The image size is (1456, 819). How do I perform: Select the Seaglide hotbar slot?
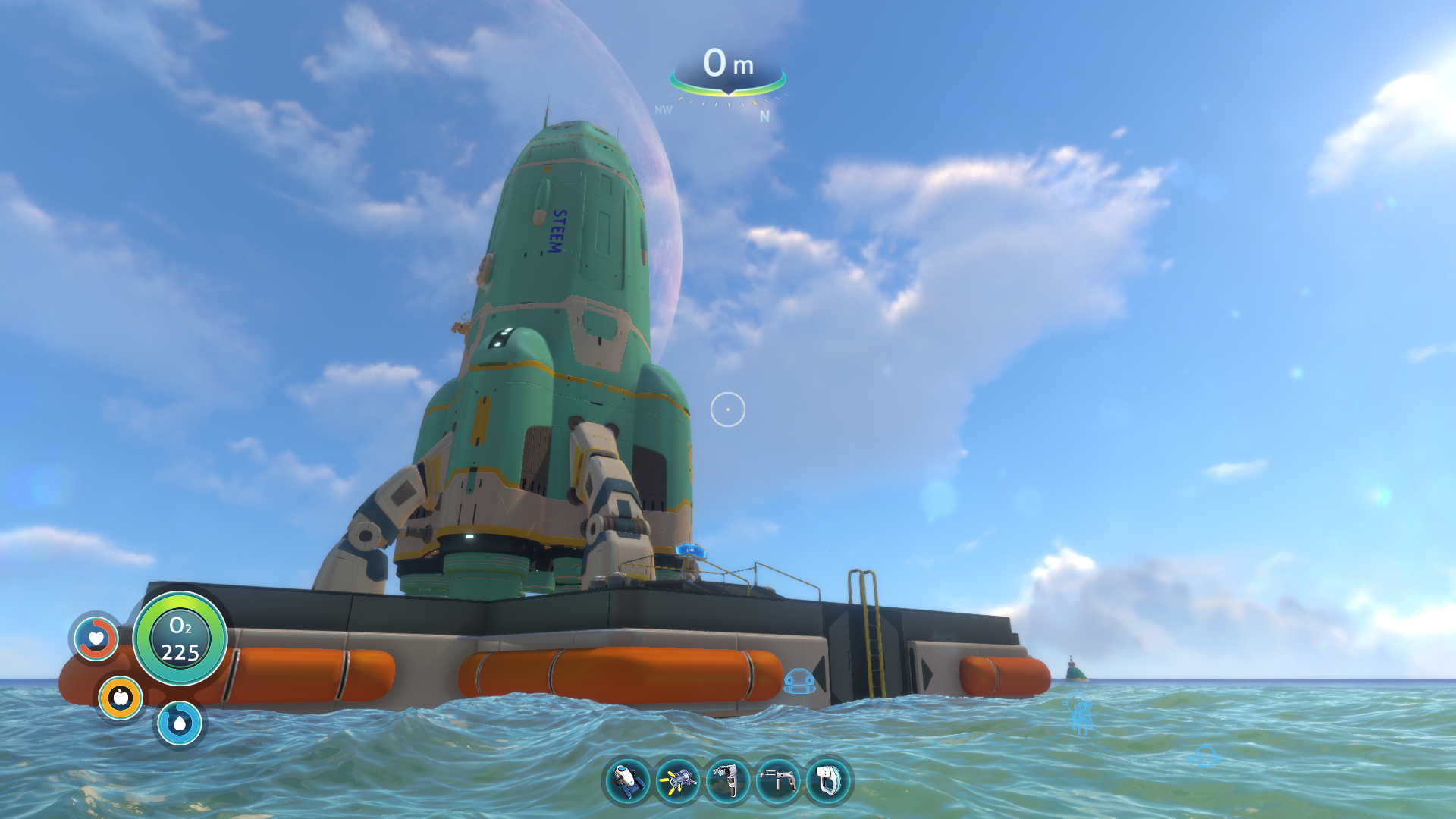627,781
